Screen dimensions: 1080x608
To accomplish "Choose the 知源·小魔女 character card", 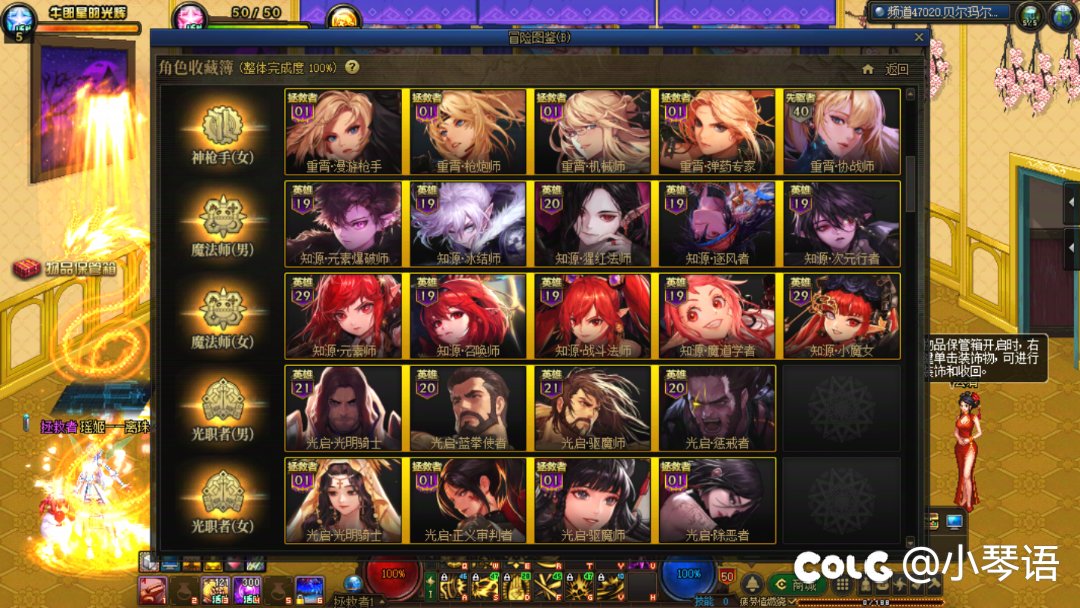I will pyautogui.click(x=841, y=316).
